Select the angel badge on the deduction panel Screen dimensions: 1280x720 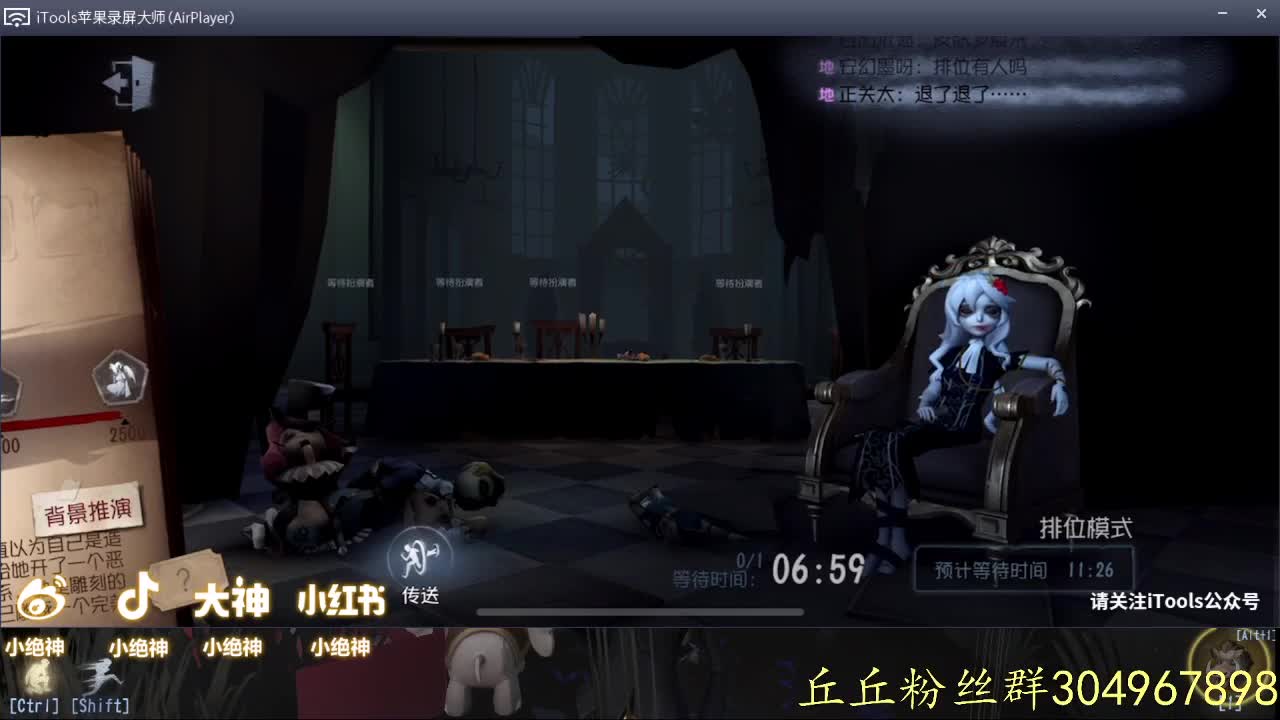pos(120,377)
